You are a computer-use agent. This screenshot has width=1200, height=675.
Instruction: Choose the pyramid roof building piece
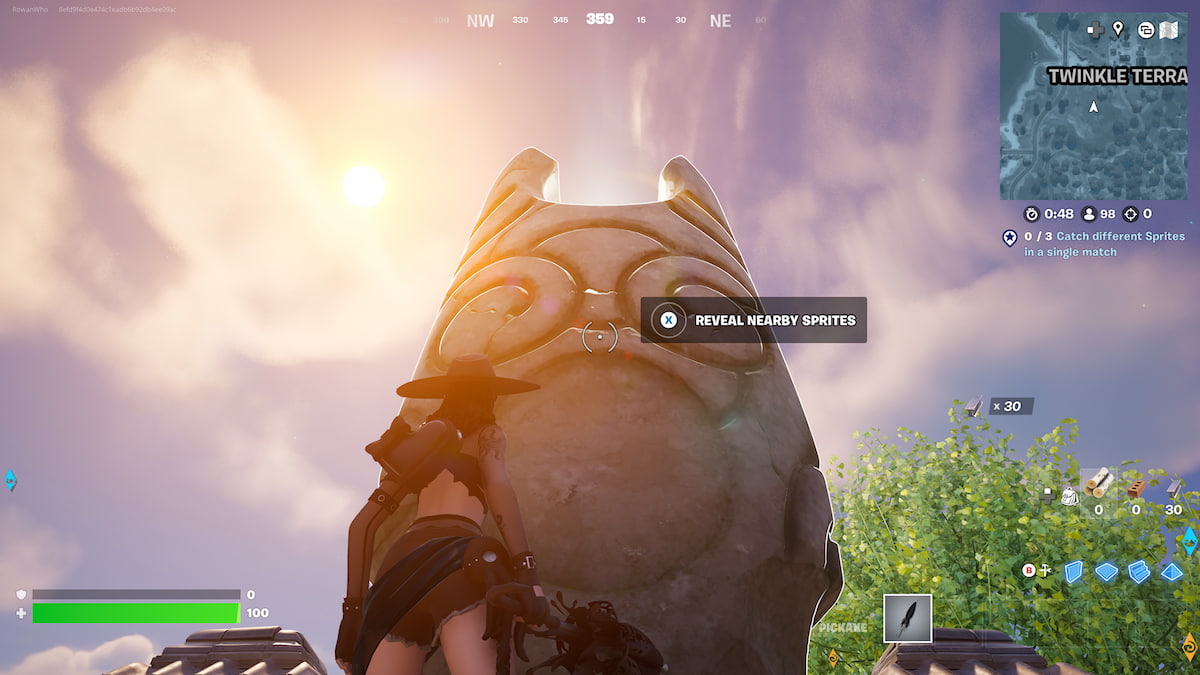coord(1171,572)
